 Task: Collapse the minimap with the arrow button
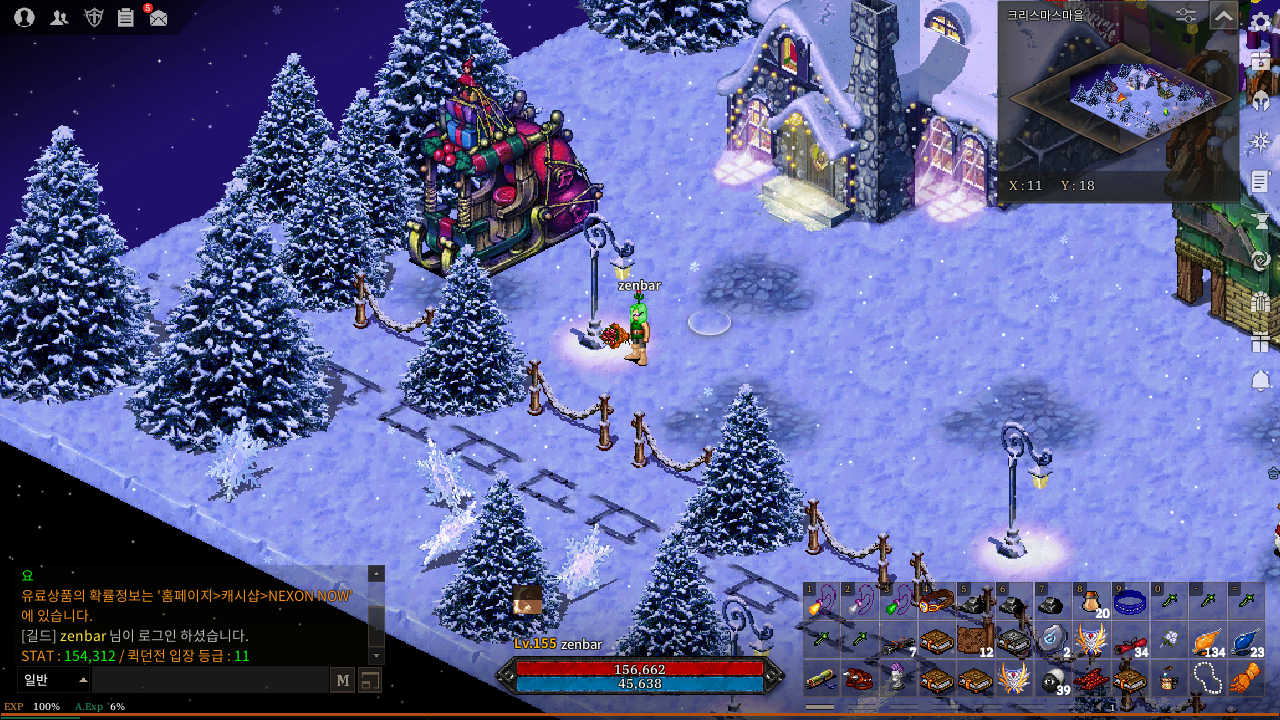click(x=1223, y=16)
